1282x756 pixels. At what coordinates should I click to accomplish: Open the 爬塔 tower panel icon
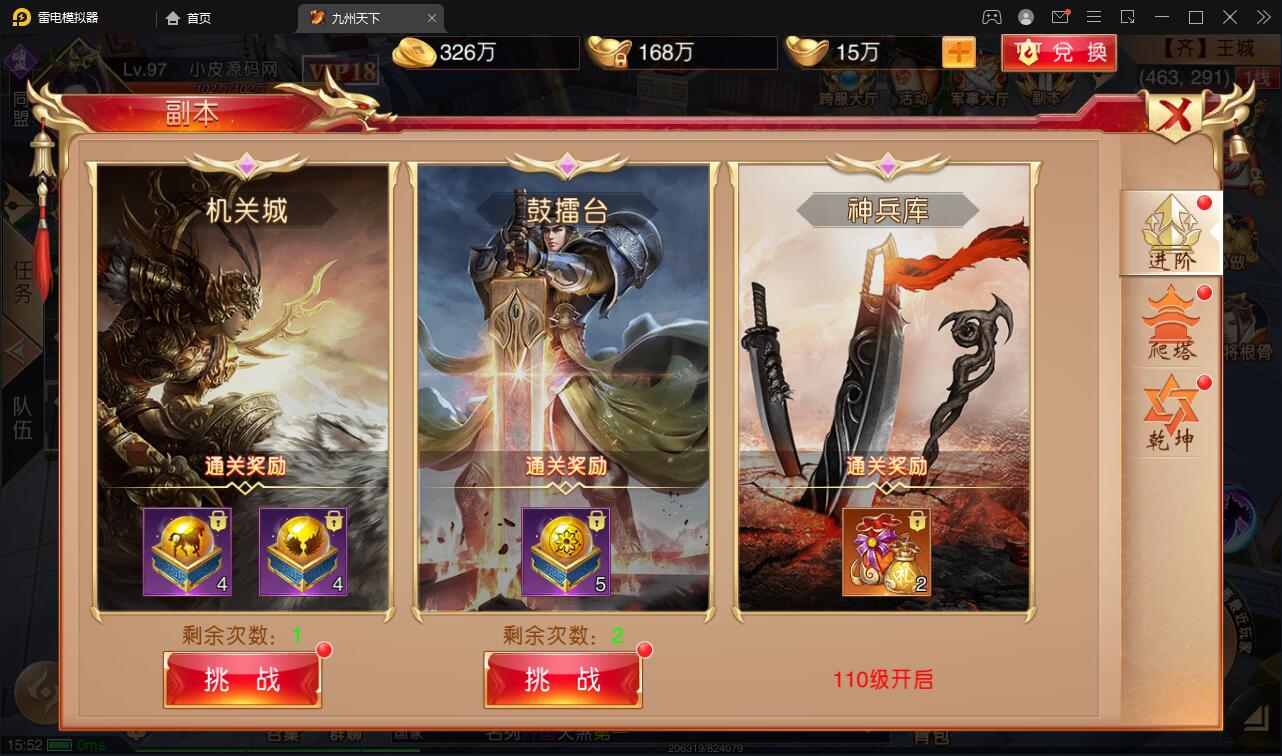(1170, 320)
